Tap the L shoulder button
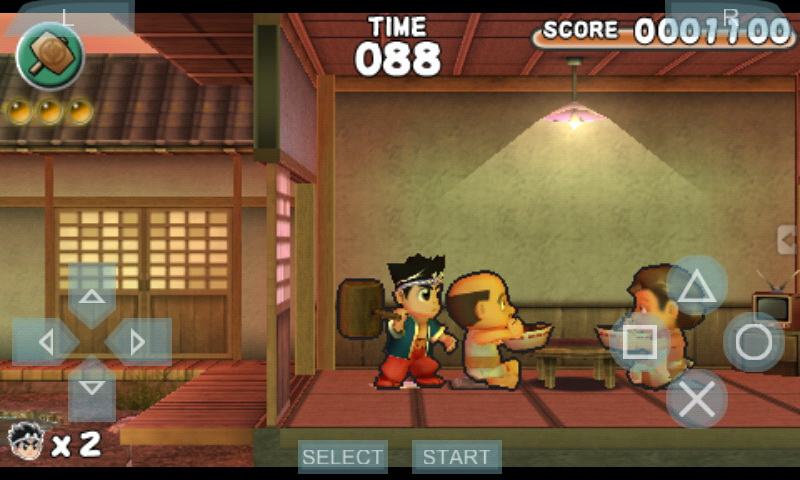800x480 pixels. click(68, 17)
